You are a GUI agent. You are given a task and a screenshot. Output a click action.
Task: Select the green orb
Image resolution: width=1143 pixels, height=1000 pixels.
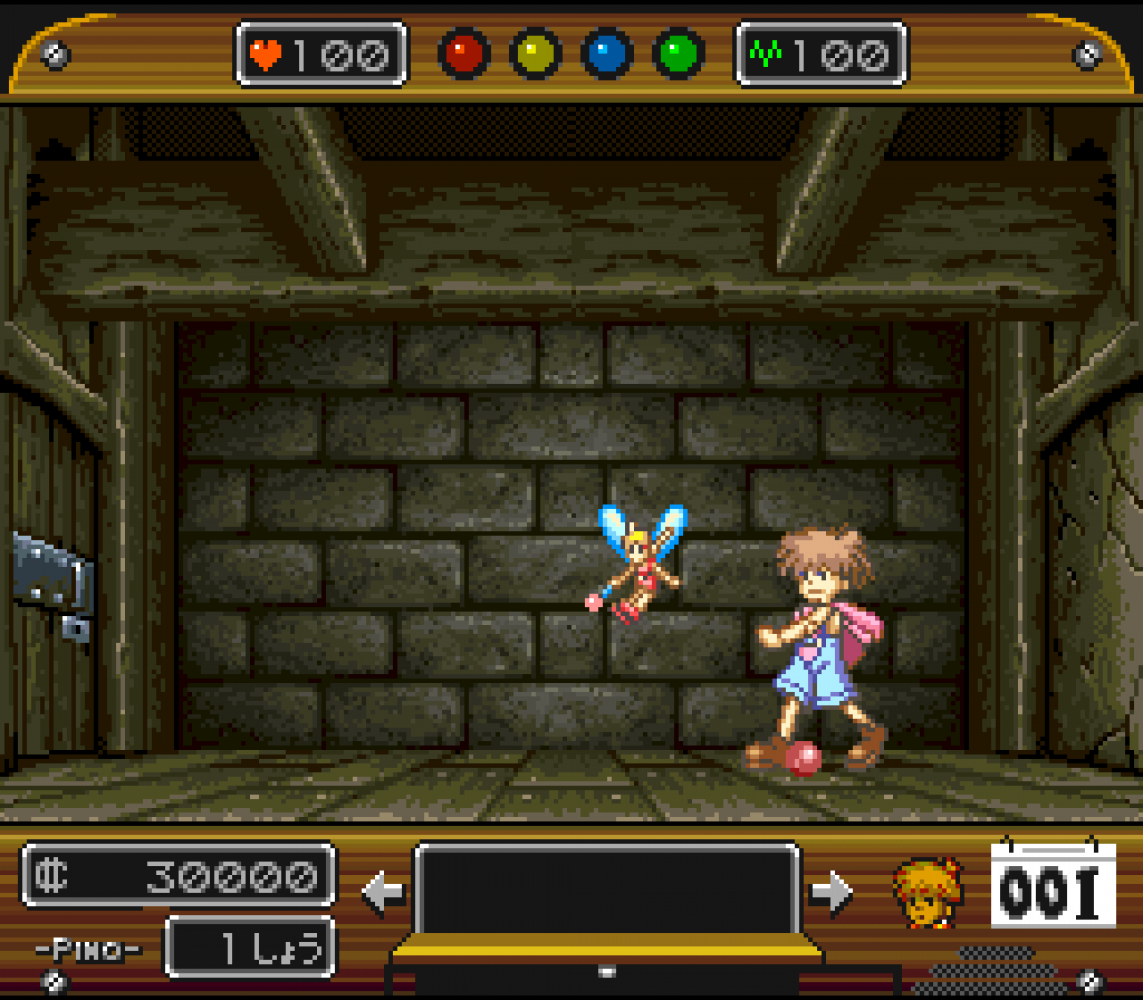click(x=679, y=54)
